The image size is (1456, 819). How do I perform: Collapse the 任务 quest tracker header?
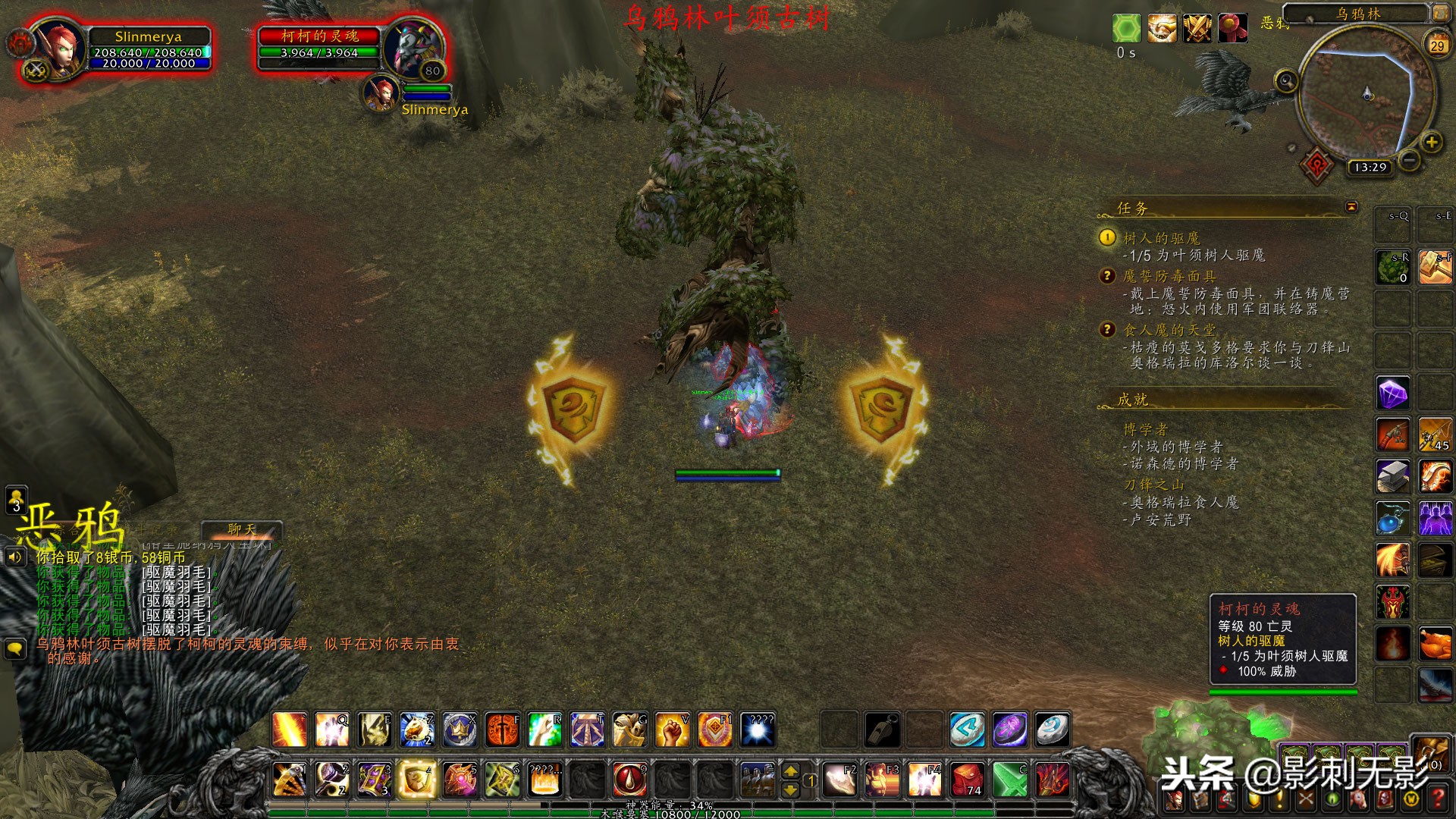(1351, 207)
